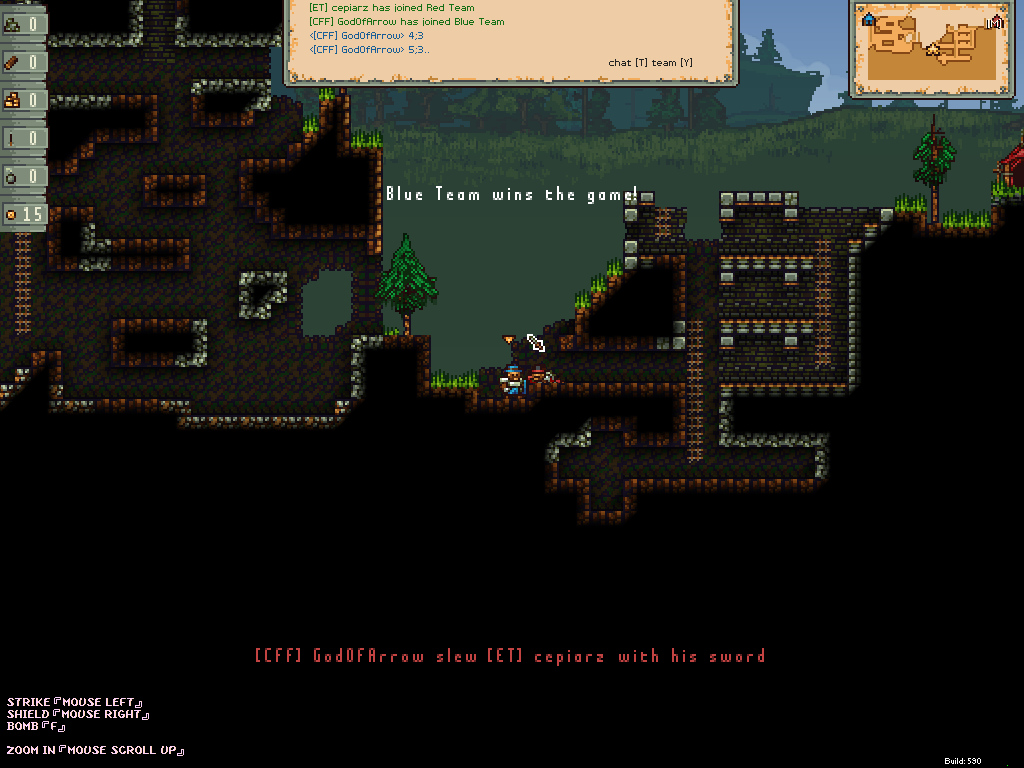Viewport: 1024px width, 768px height.
Task: Click the blue tent marker on minimap
Action: (x=868, y=19)
